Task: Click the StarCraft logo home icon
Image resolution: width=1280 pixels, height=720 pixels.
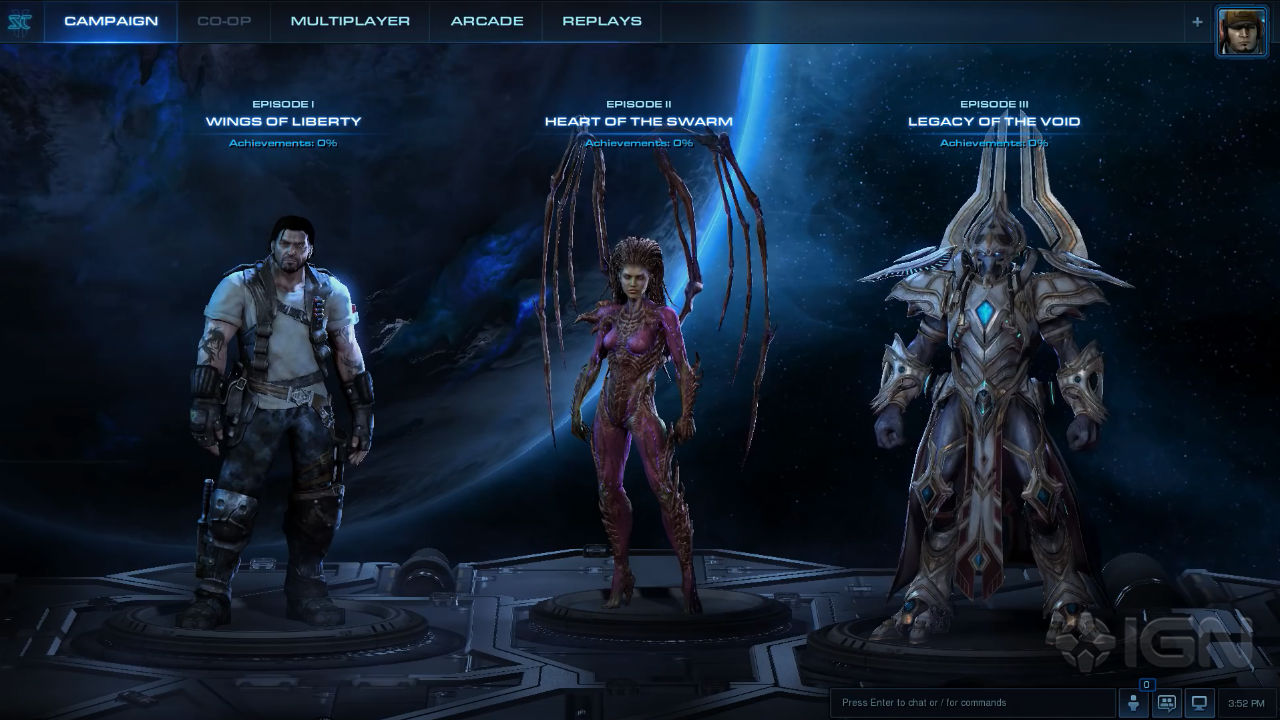Action: pos(19,22)
